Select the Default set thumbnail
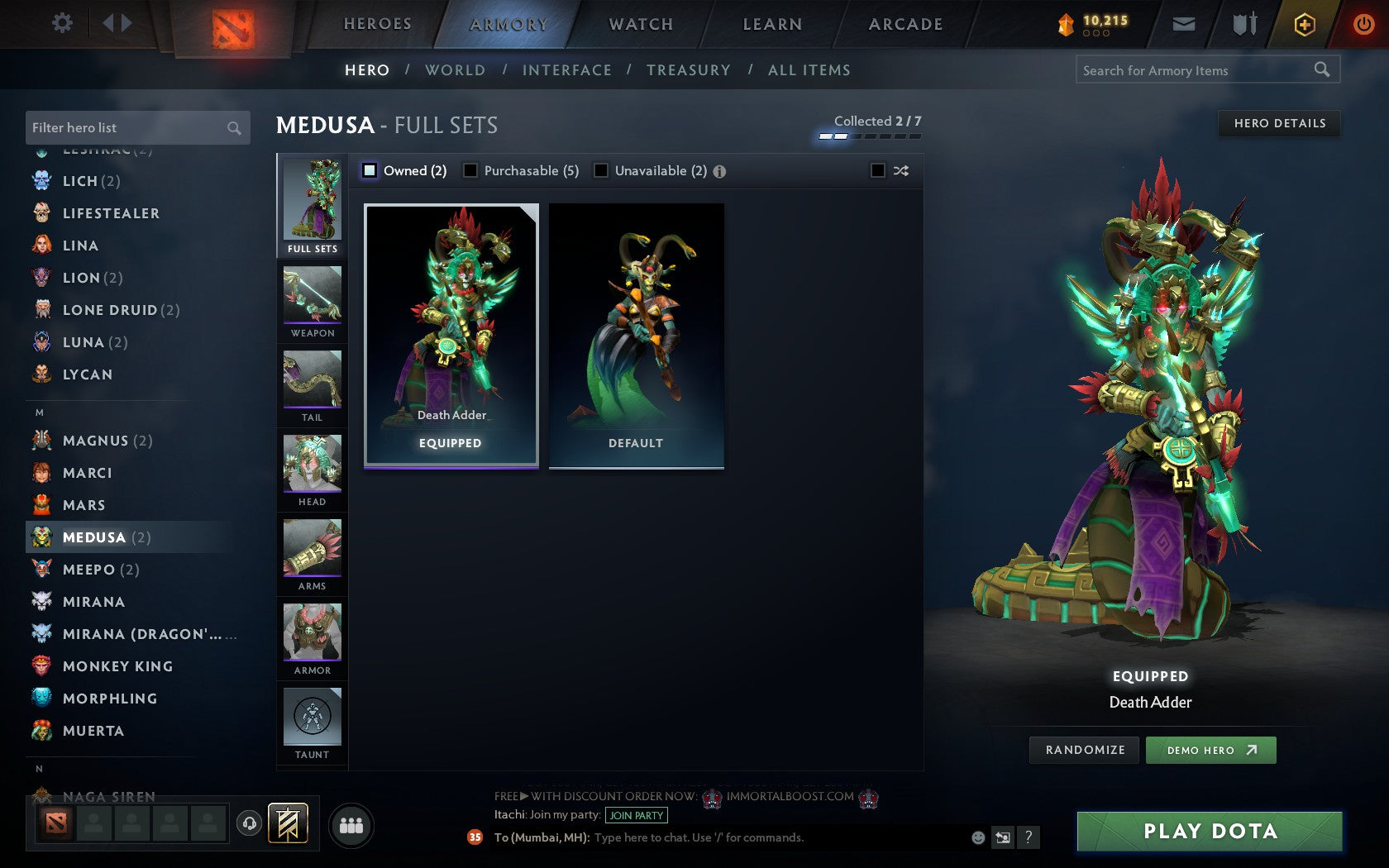The width and height of the screenshot is (1389, 868). 636,335
